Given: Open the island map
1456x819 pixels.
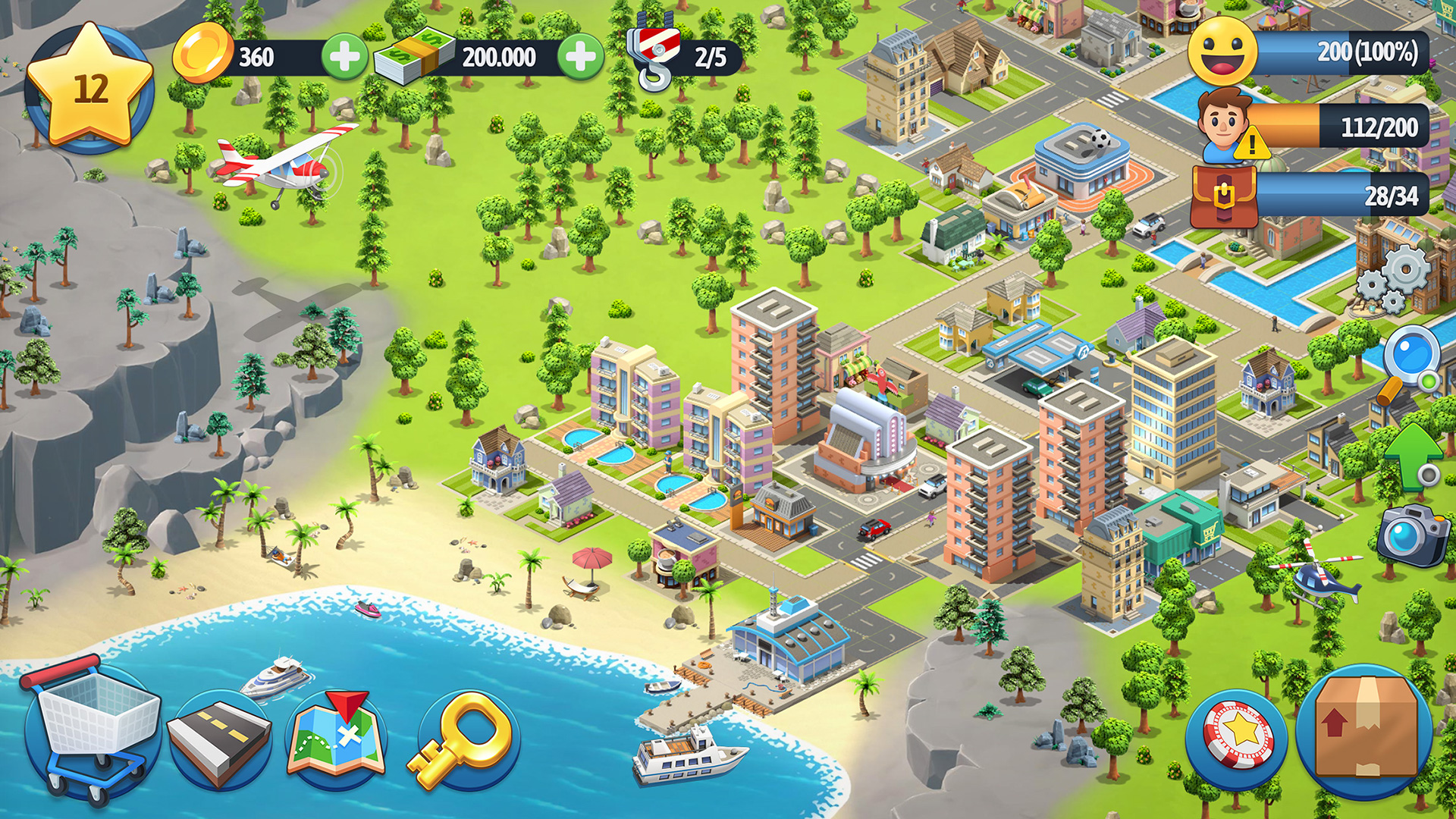Looking at the screenshot, I should pyautogui.click(x=336, y=732).
